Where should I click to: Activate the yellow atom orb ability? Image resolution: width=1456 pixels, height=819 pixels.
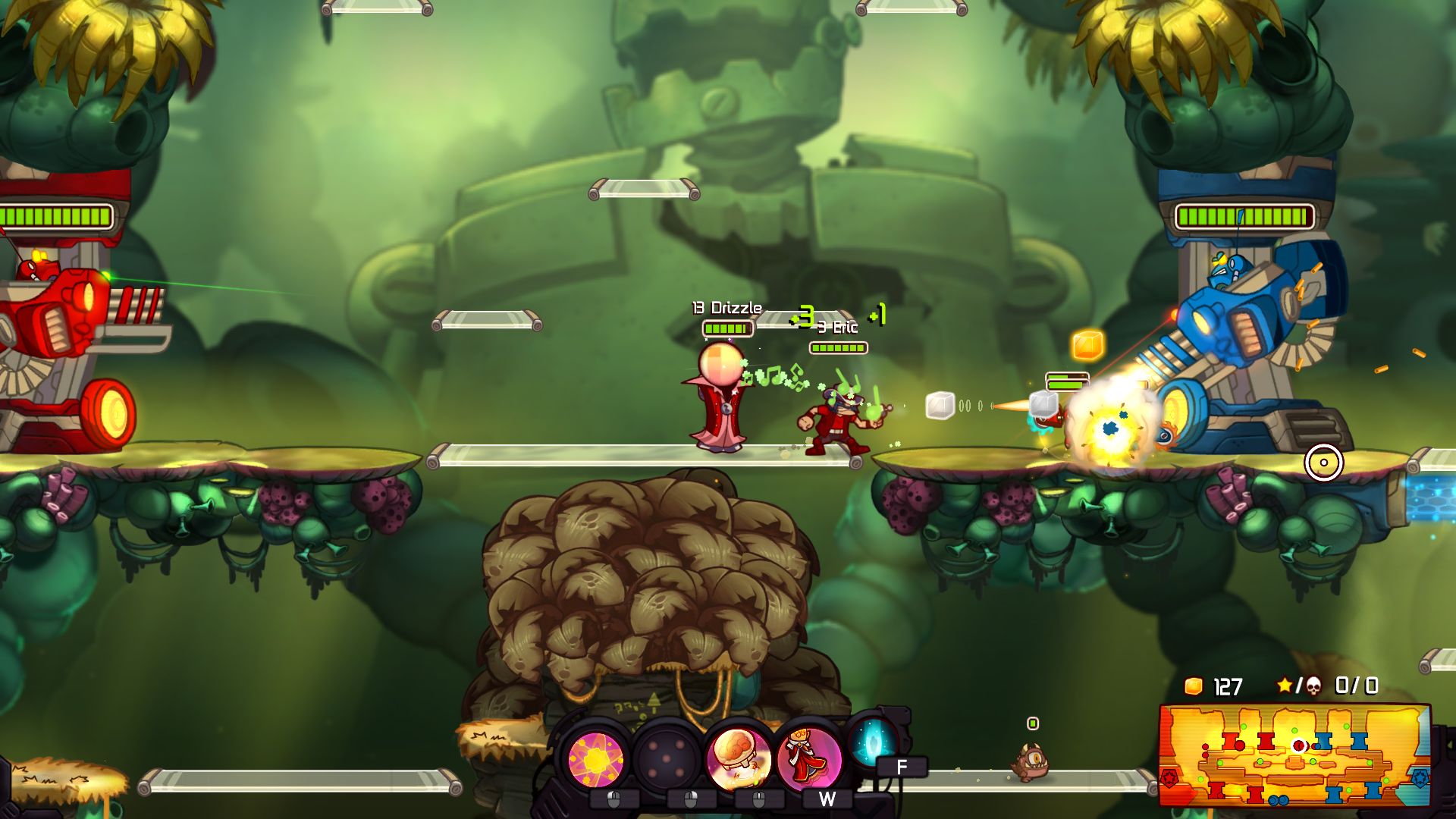(x=597, y=758)
